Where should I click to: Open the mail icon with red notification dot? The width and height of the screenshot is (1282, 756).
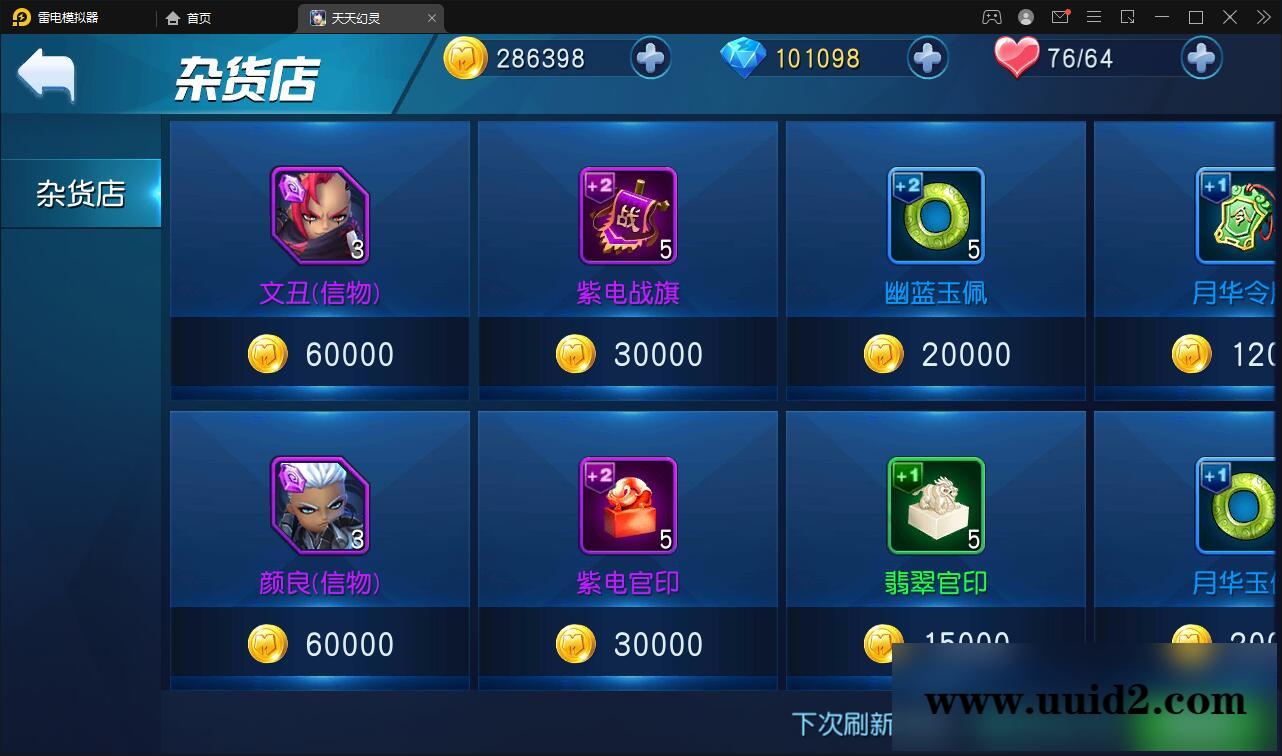coord(1061,17)
